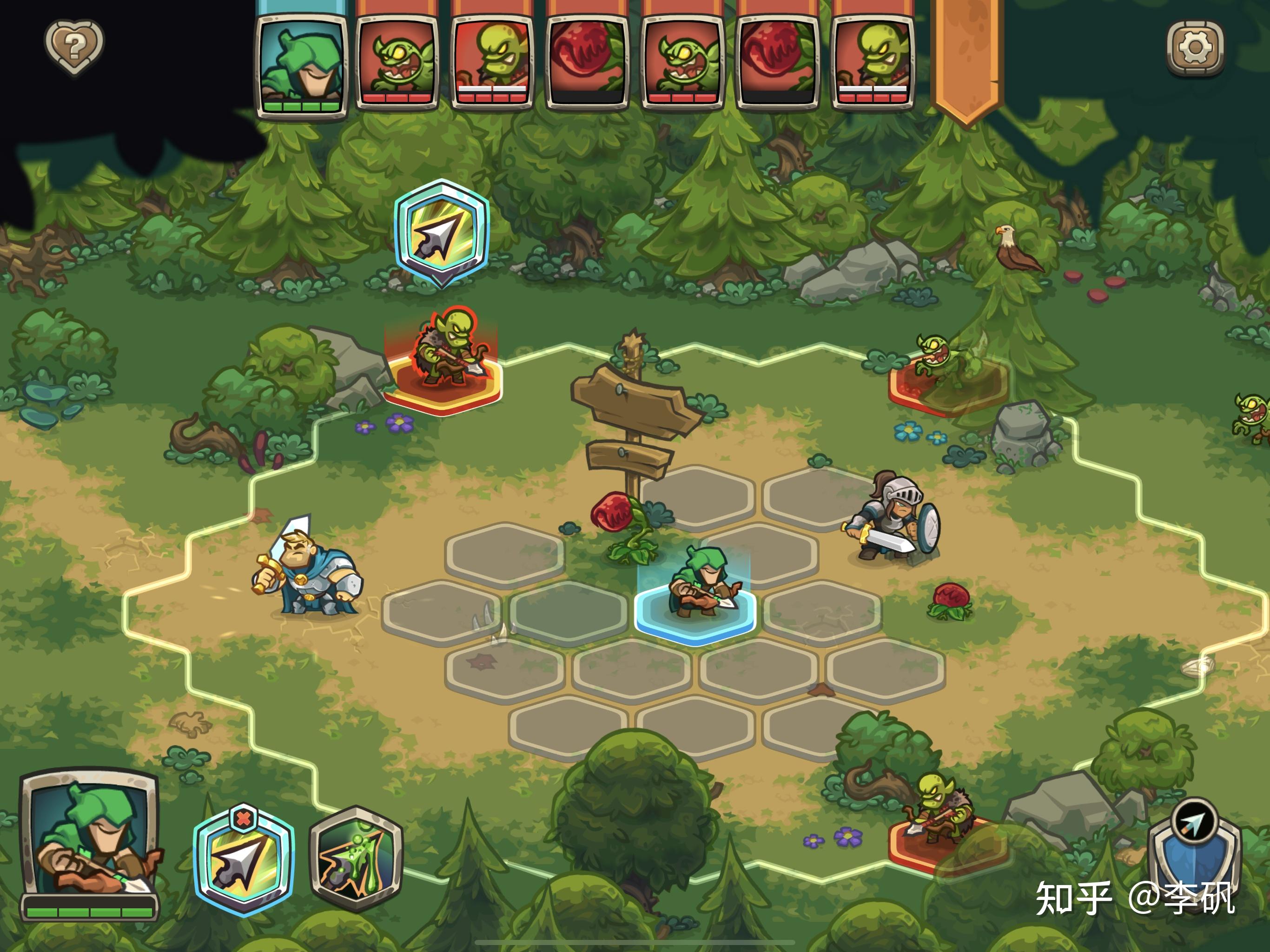Choose the poison arrow ability
The height and width of the screenshot is (952, 1270).
pyautogui.click(x=356, y=859)
